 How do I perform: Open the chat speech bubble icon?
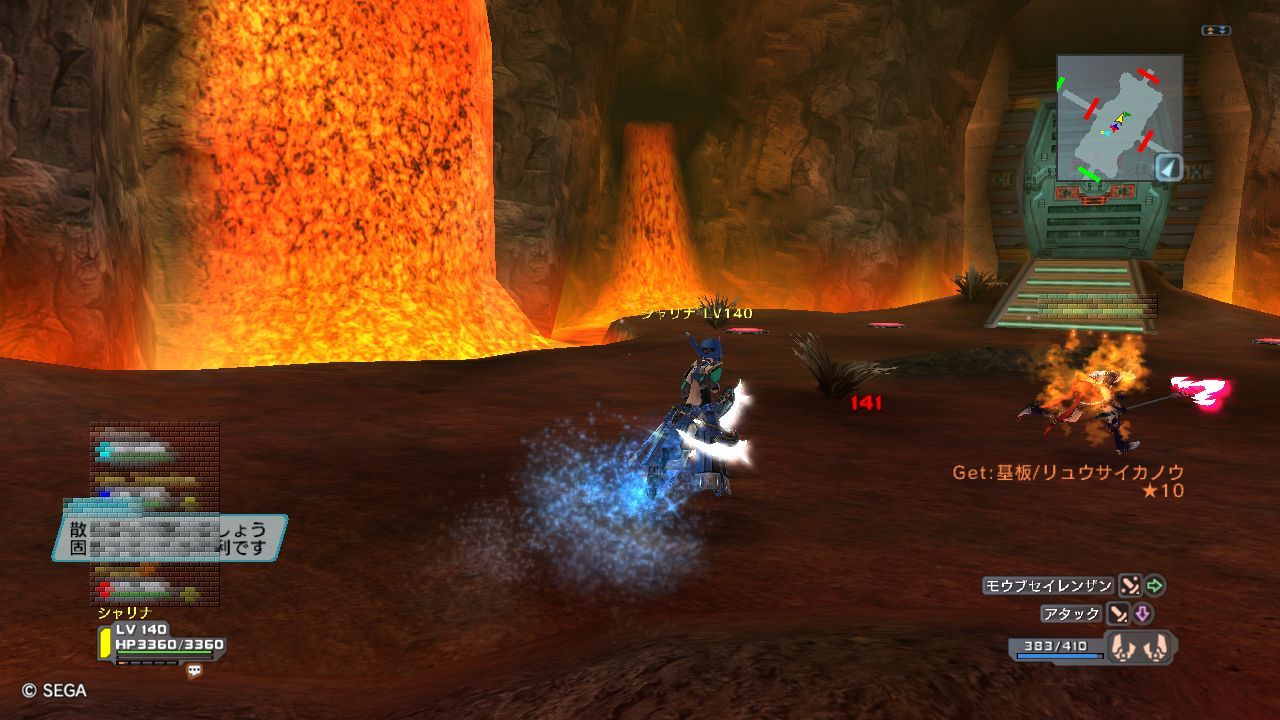point(194,671)
